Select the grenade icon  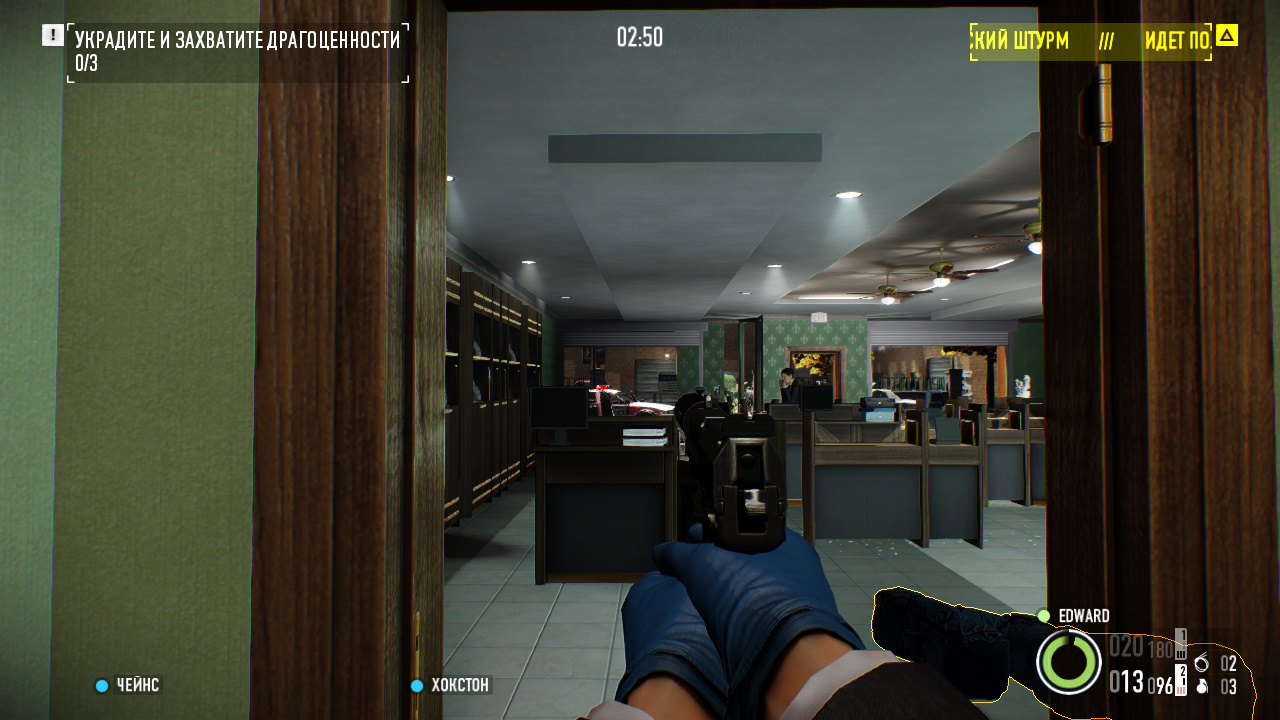[1201, 686]
